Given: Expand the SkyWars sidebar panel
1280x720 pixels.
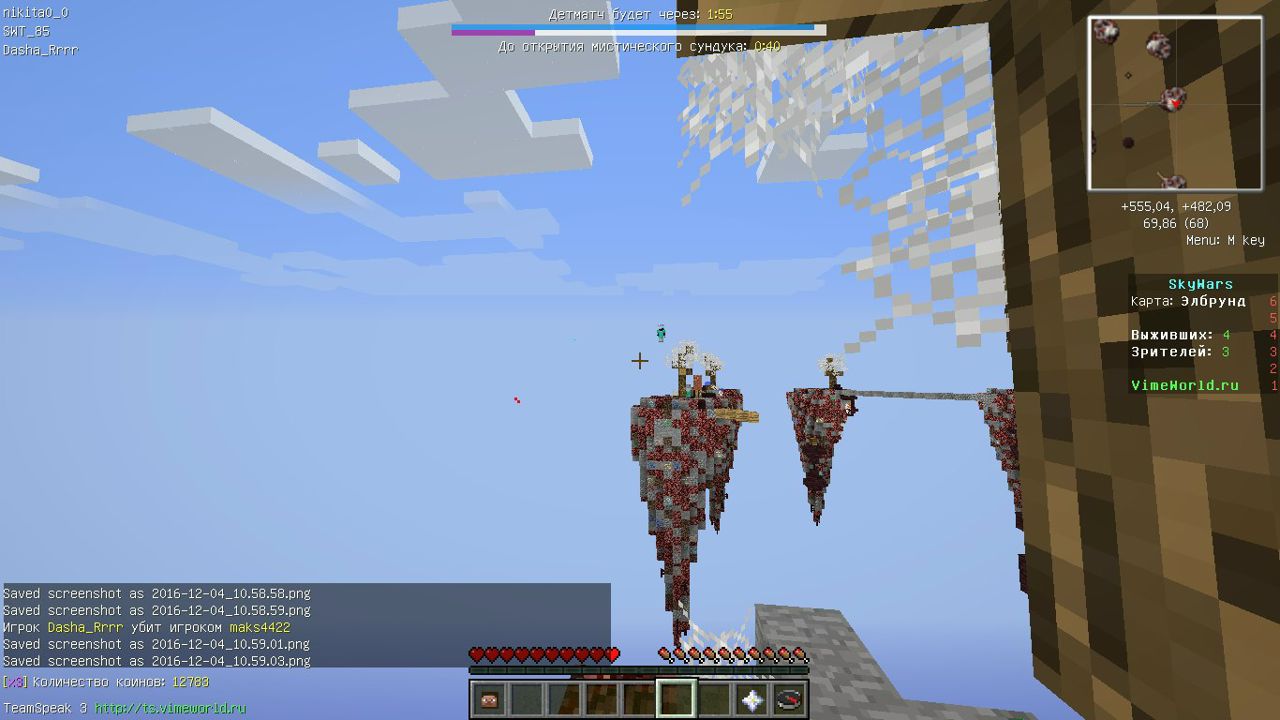Looking at the screenshot, I should tap(1199, 284).
